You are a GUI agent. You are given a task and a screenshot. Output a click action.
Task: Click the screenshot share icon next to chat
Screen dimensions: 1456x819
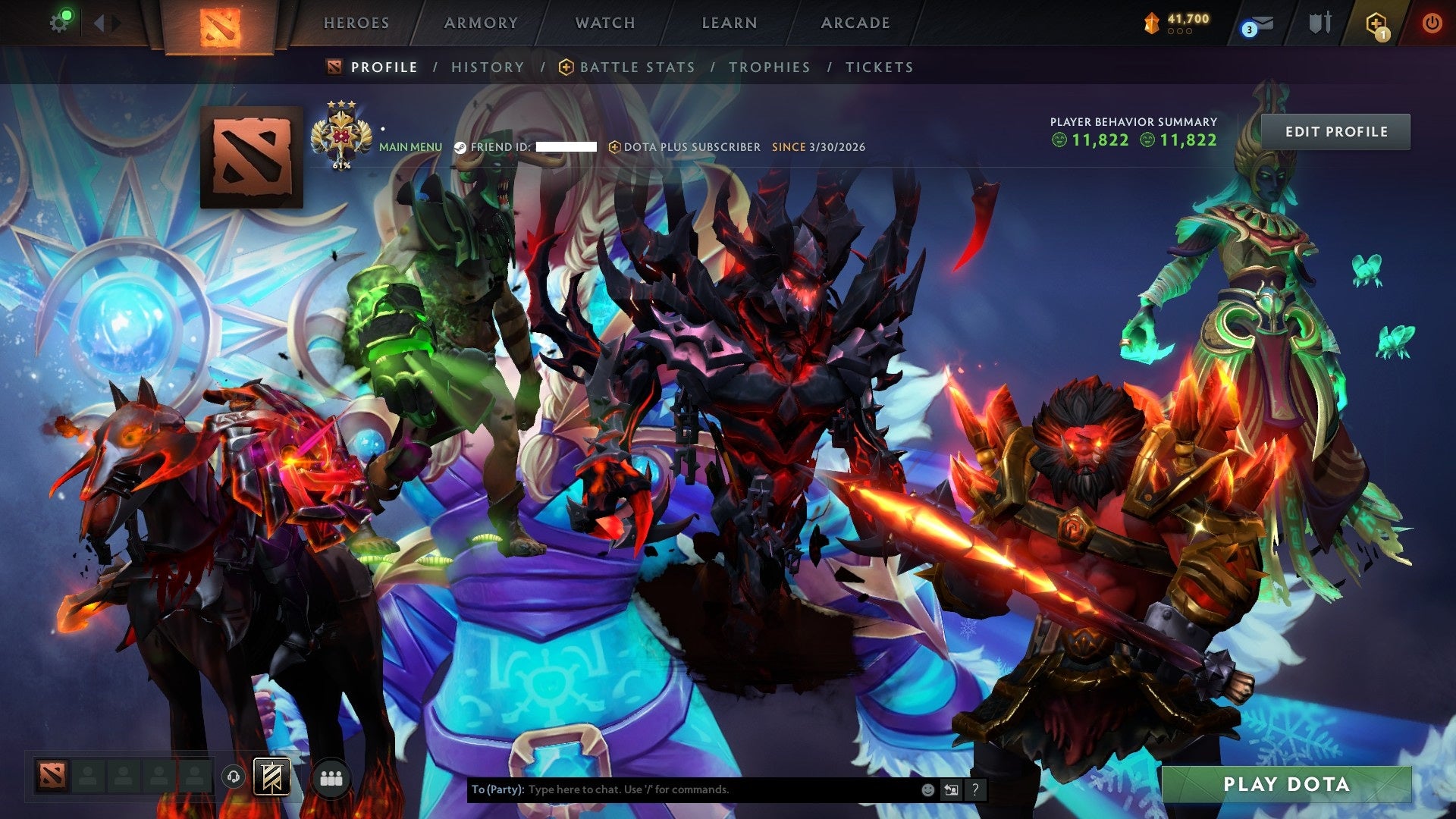point(951,789)
